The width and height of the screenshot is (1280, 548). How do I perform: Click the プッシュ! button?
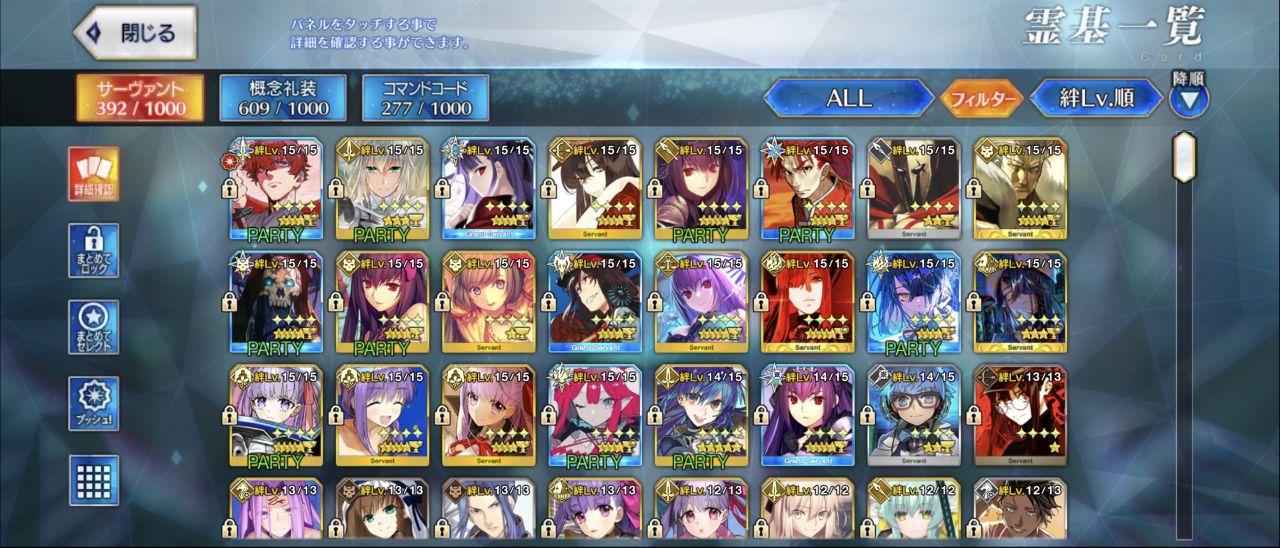93,403
